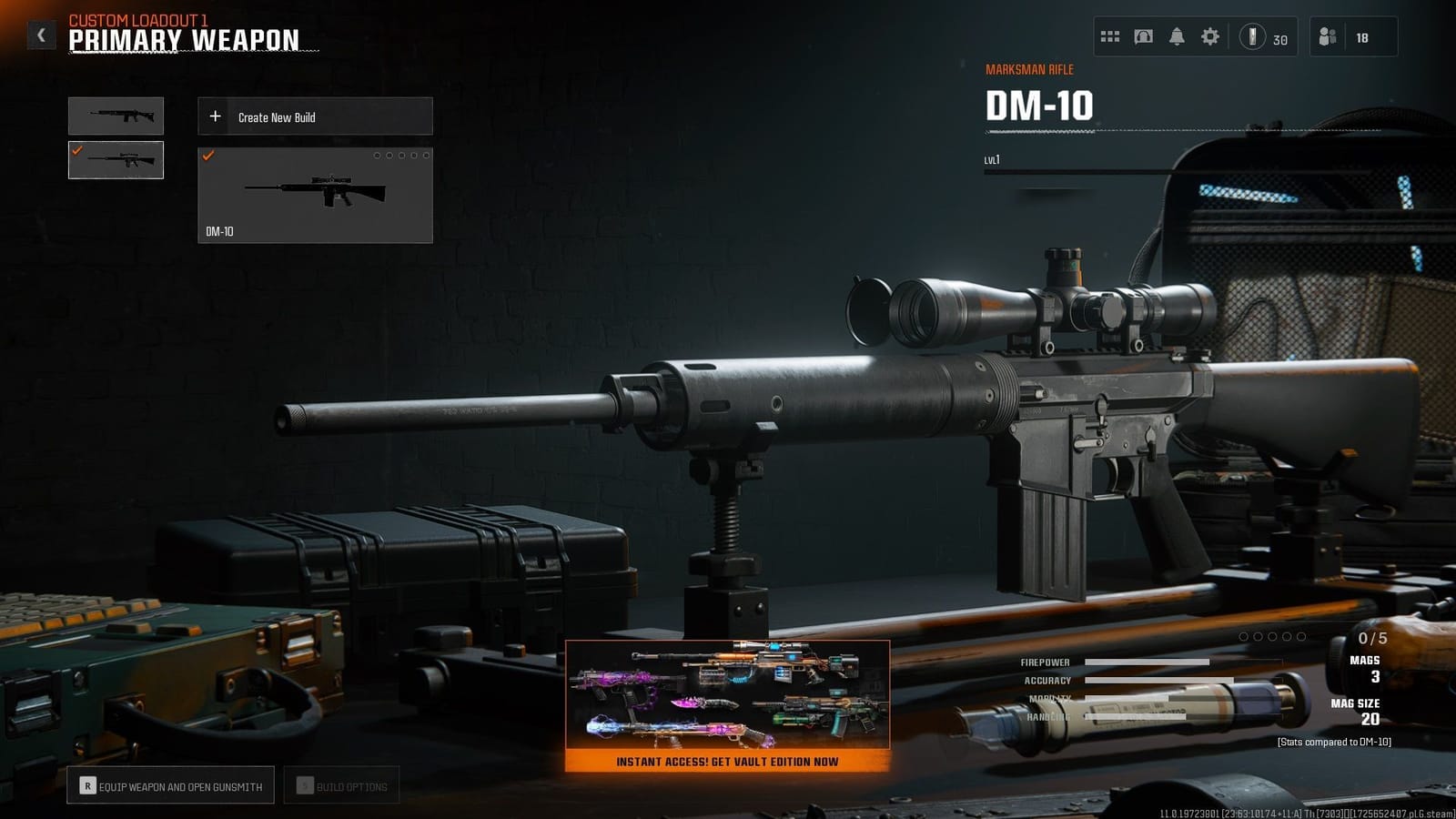Select the checkmarked DM-10 weapon thumbnail
1456x819 pixels.
[116, 161]
